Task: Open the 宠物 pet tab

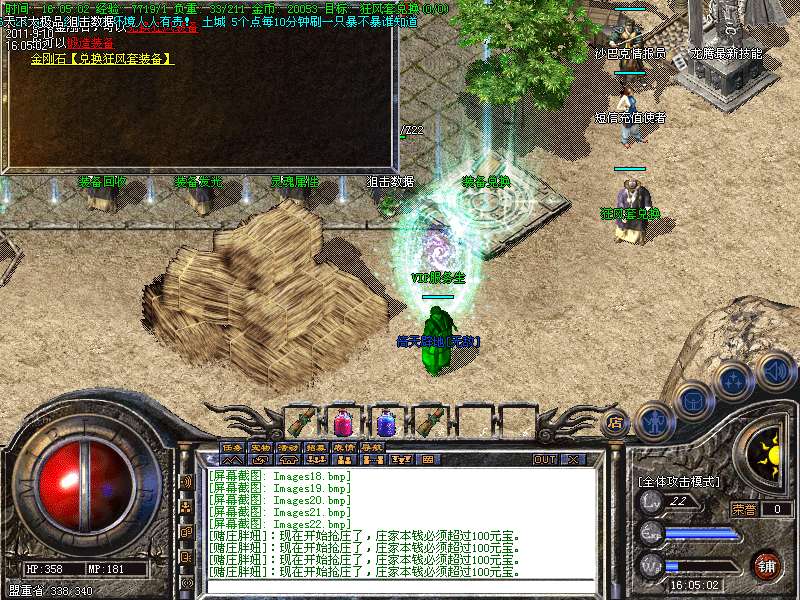Action: [x=260, y=447]
